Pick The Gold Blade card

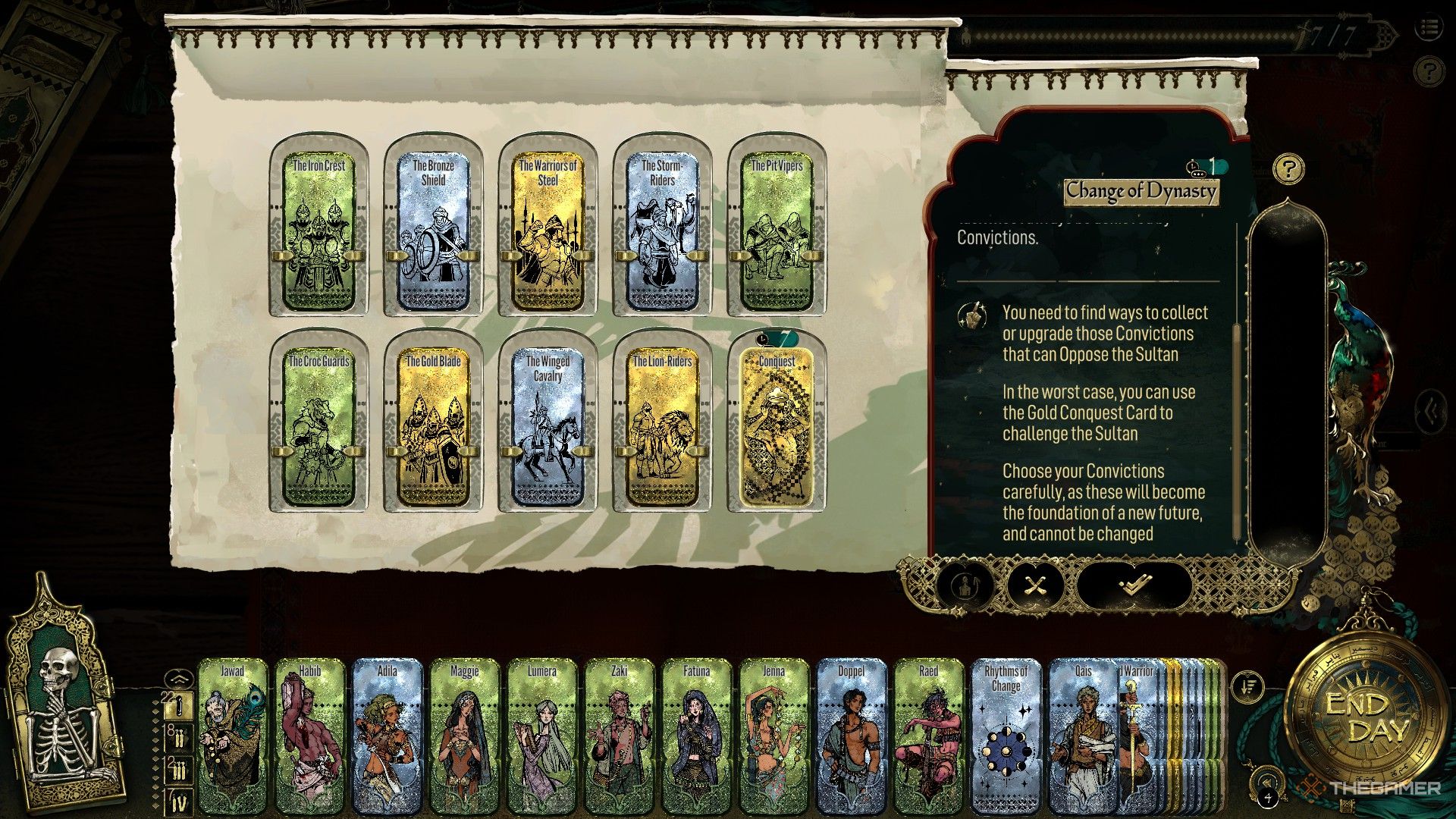433,425
